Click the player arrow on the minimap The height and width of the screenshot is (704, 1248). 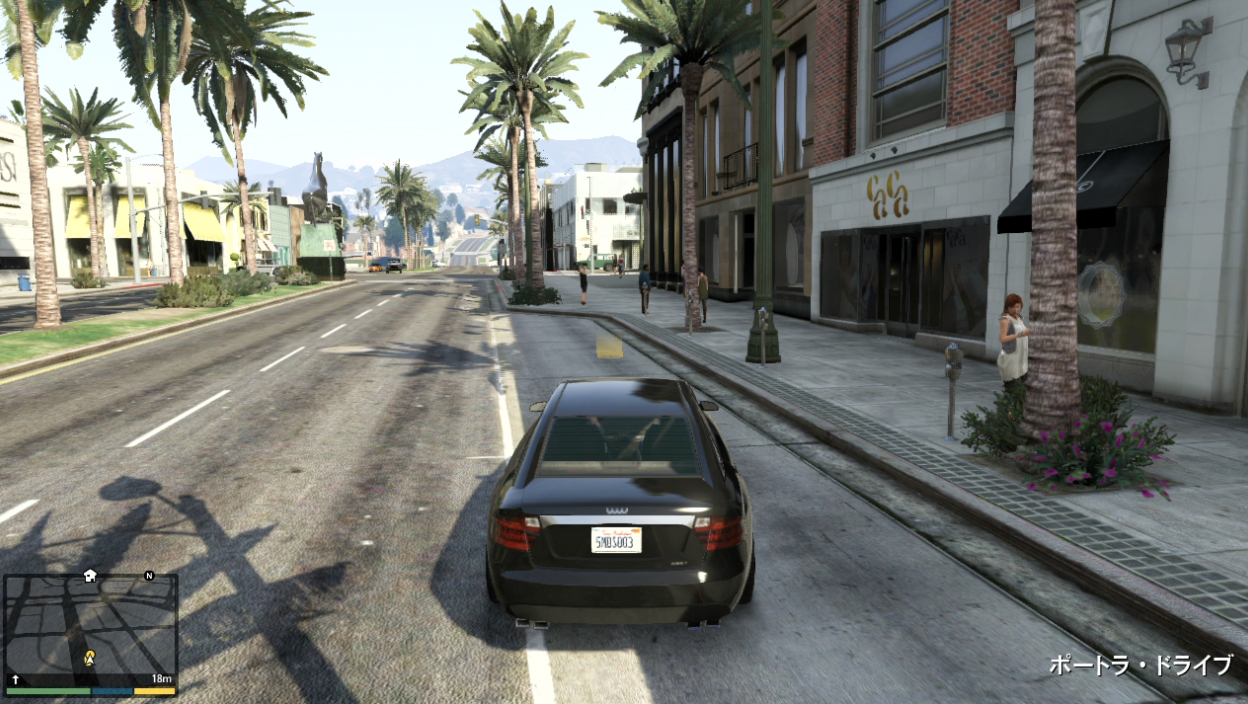pyautogui.click(x=89, y=658)
